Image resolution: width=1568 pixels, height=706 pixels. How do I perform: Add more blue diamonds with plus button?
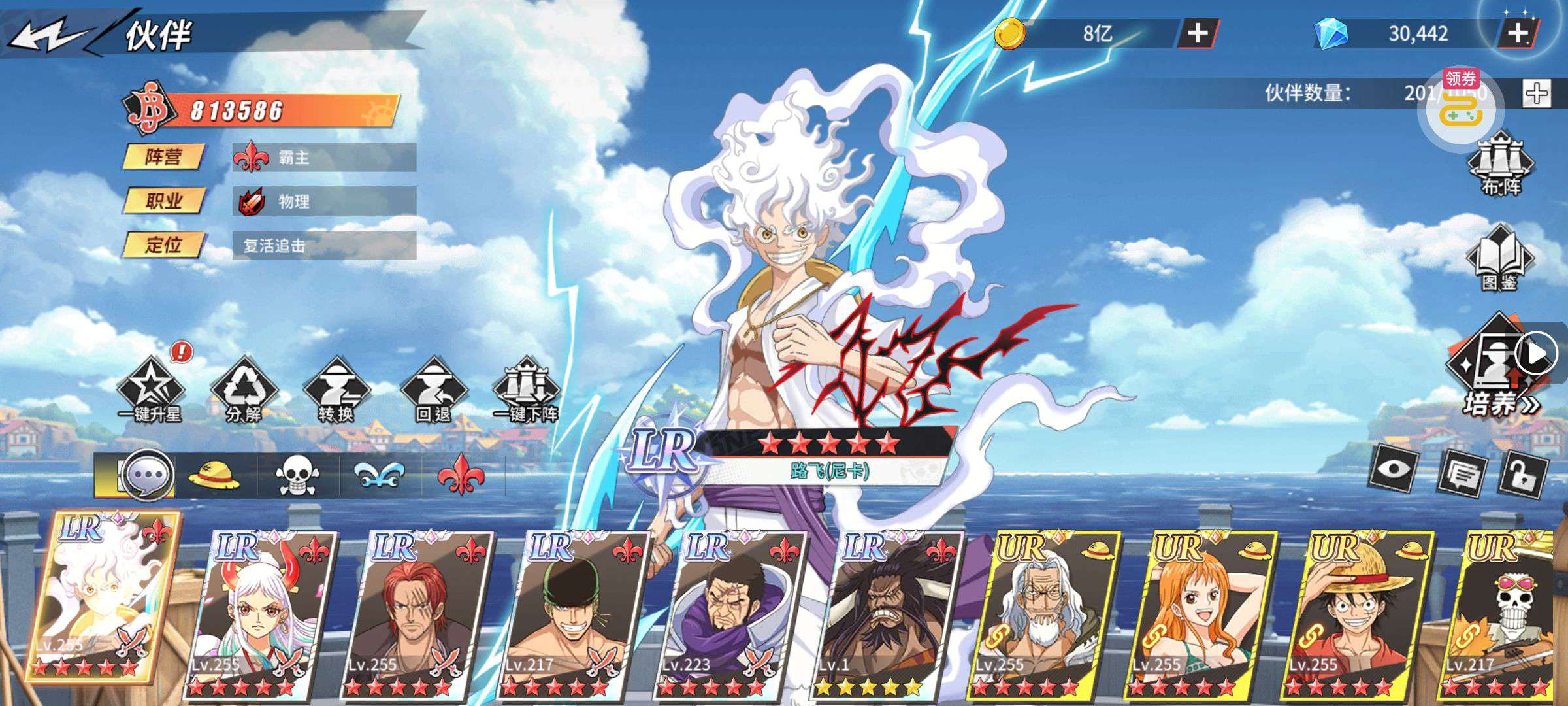[x=1517, y=33]
